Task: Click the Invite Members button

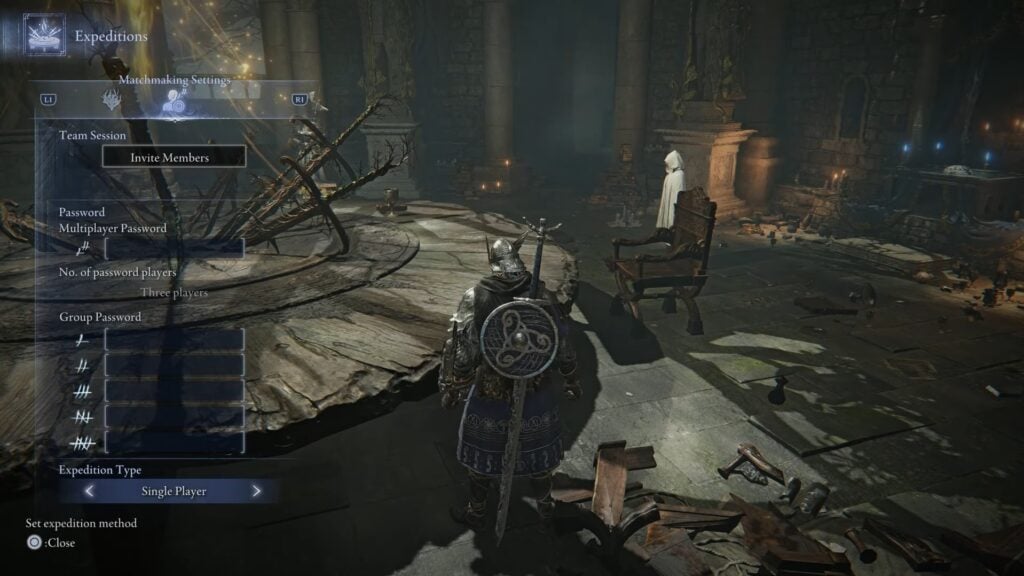Action: tap(173, 157)
